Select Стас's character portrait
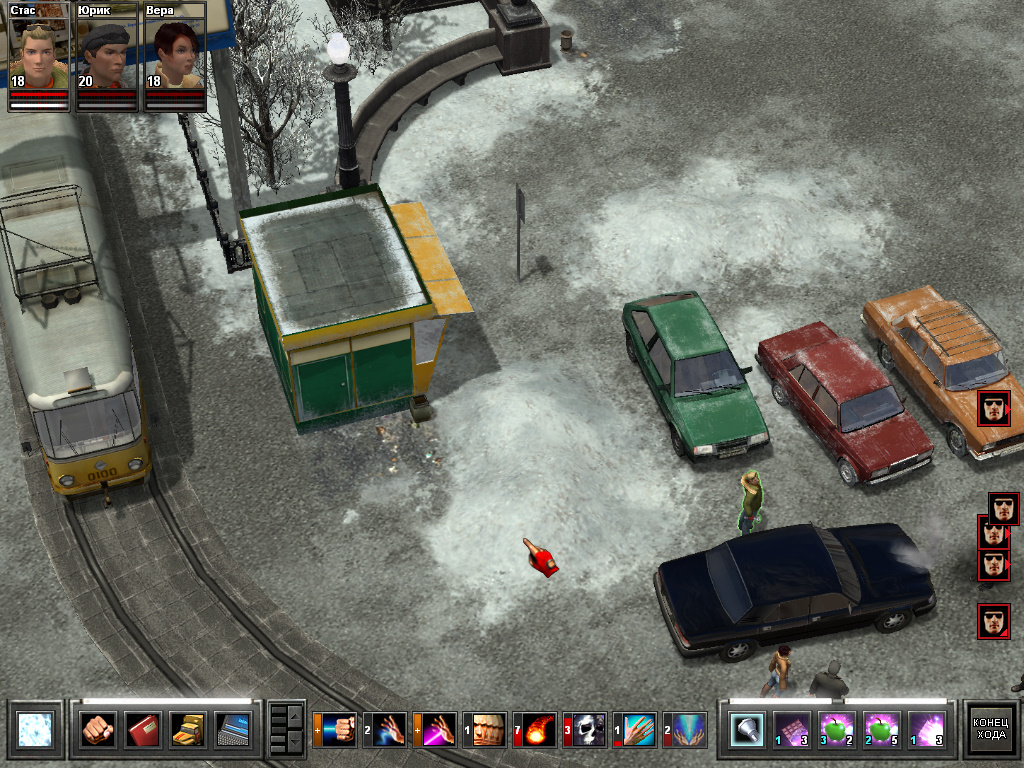The width and height of the screenshot is (1024, 768). (39, 52)
